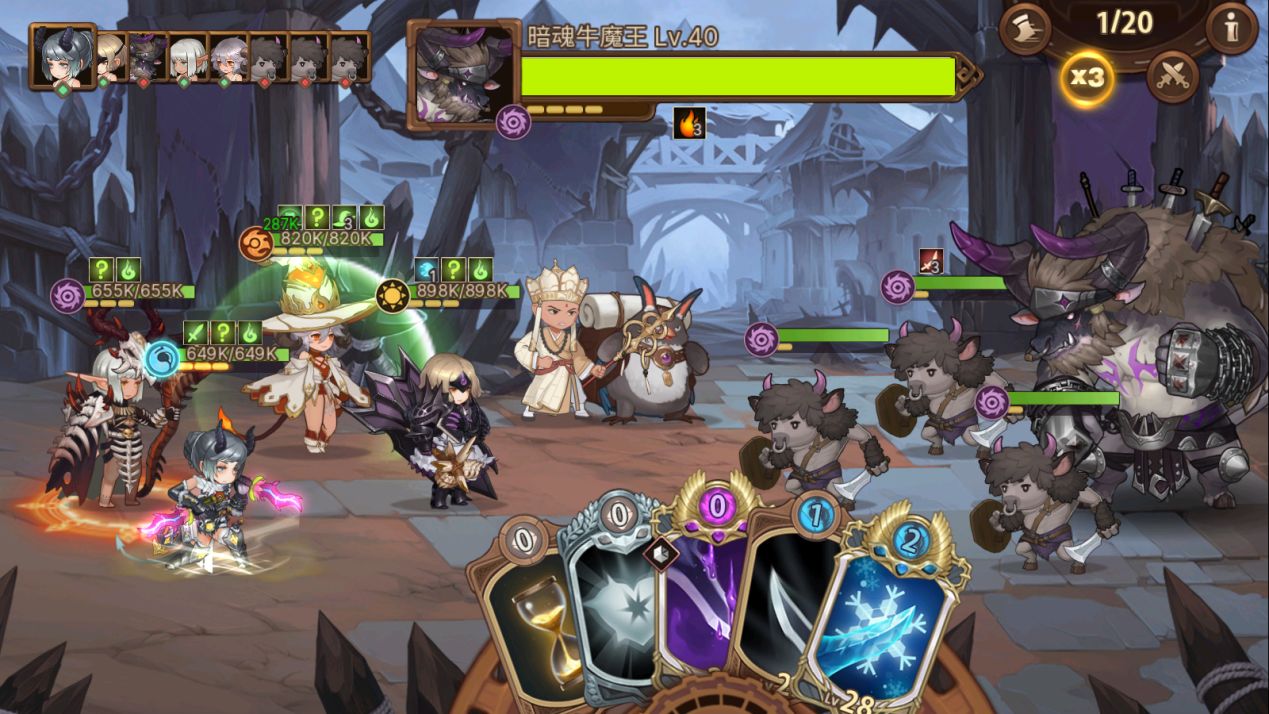Click the running boot flee button

click(x=1024, y=29)
